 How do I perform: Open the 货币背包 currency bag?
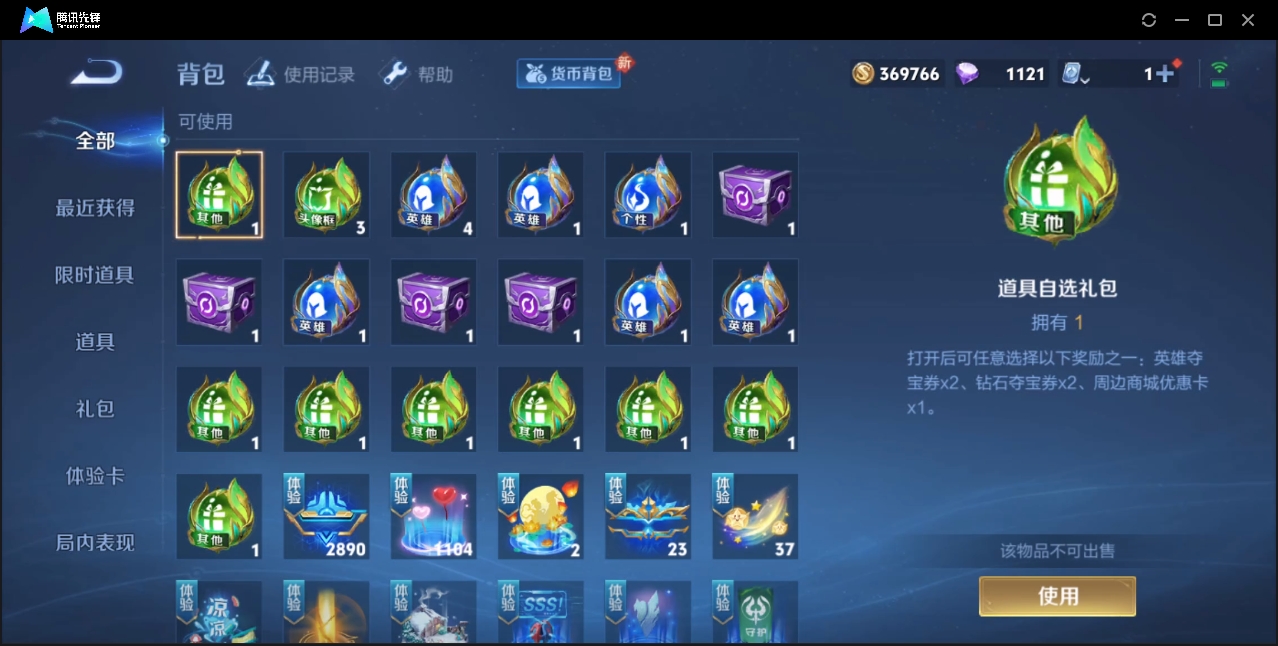coord(569,74)
